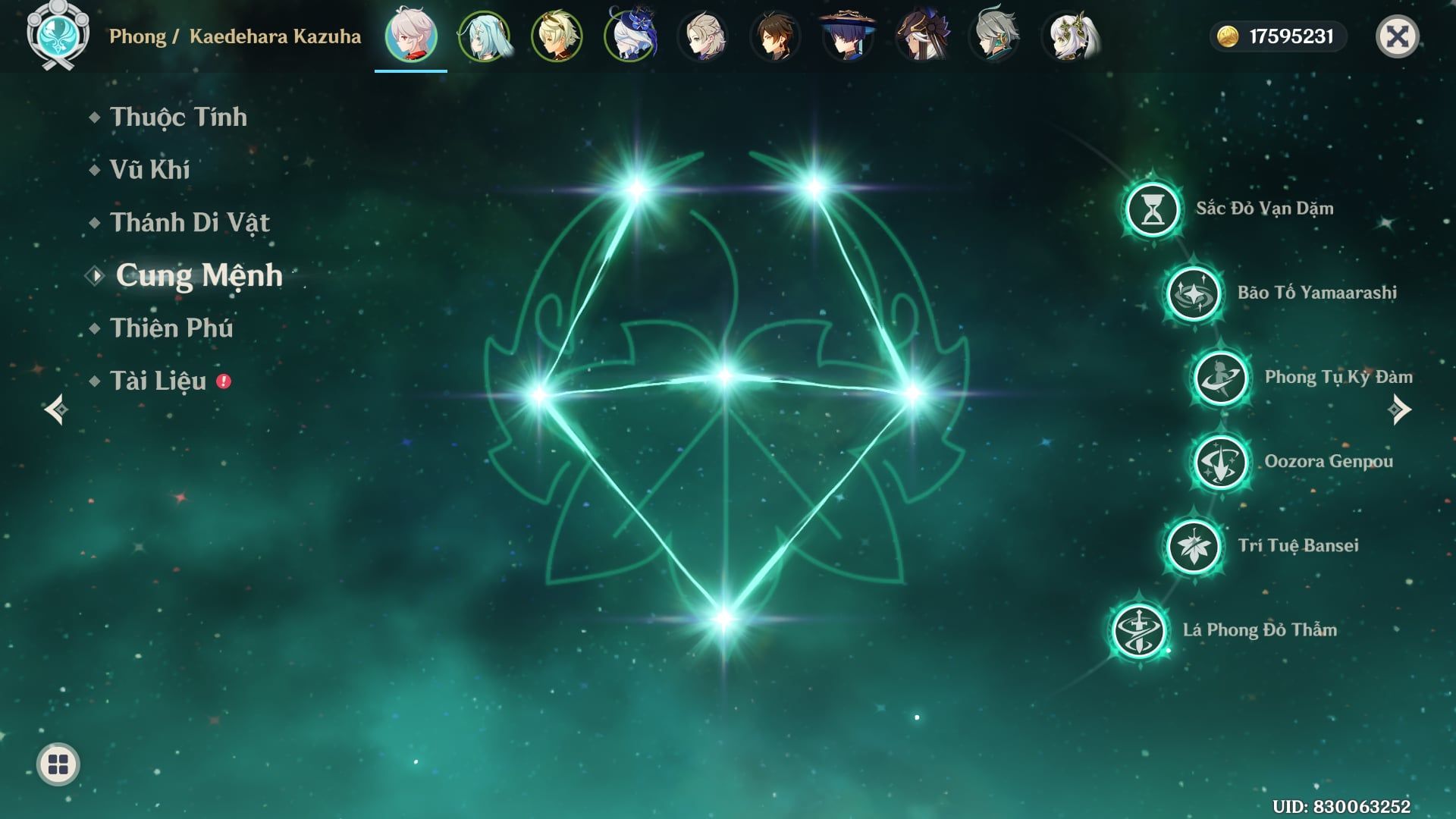1456x819 pixels.
Task: Open the four-square grid menu button
Action: pos(58,764)
